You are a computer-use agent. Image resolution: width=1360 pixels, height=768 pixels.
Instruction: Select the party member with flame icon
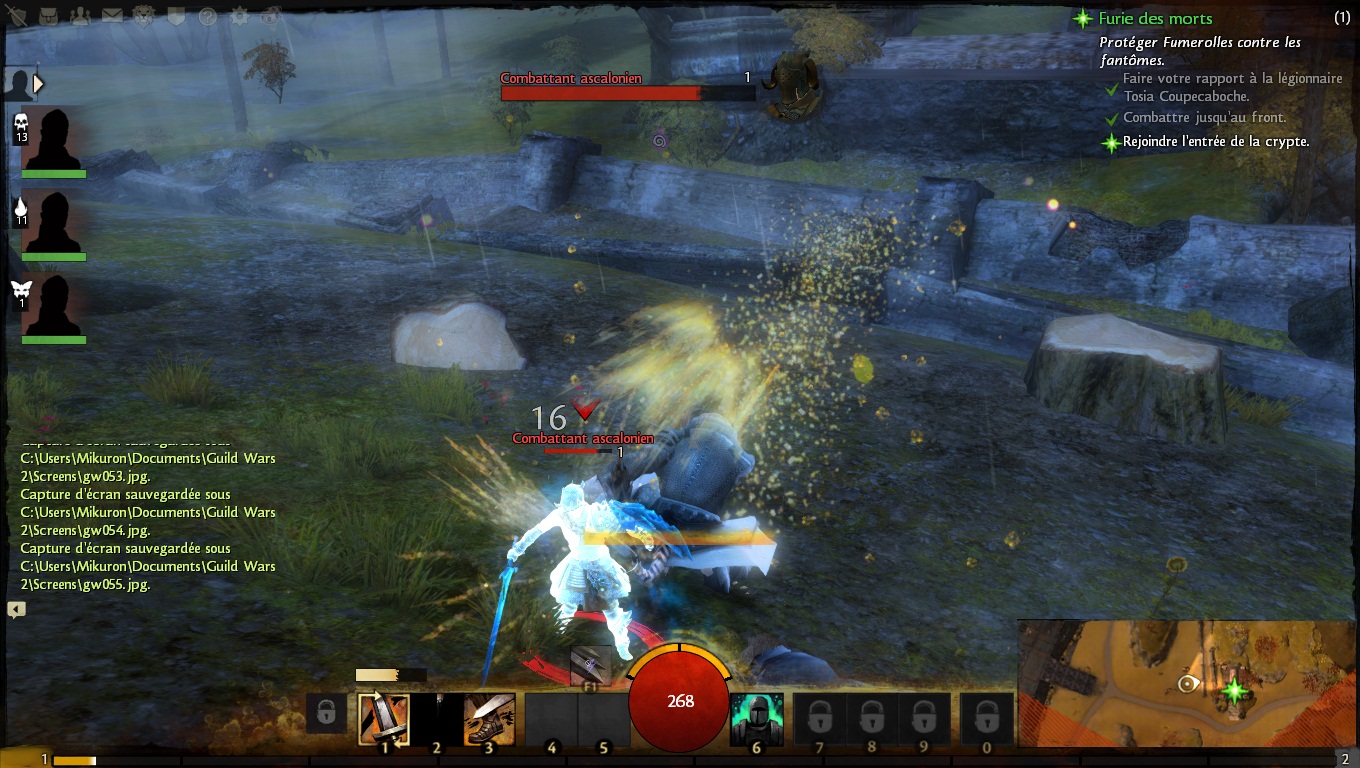(x=53, y=222)
